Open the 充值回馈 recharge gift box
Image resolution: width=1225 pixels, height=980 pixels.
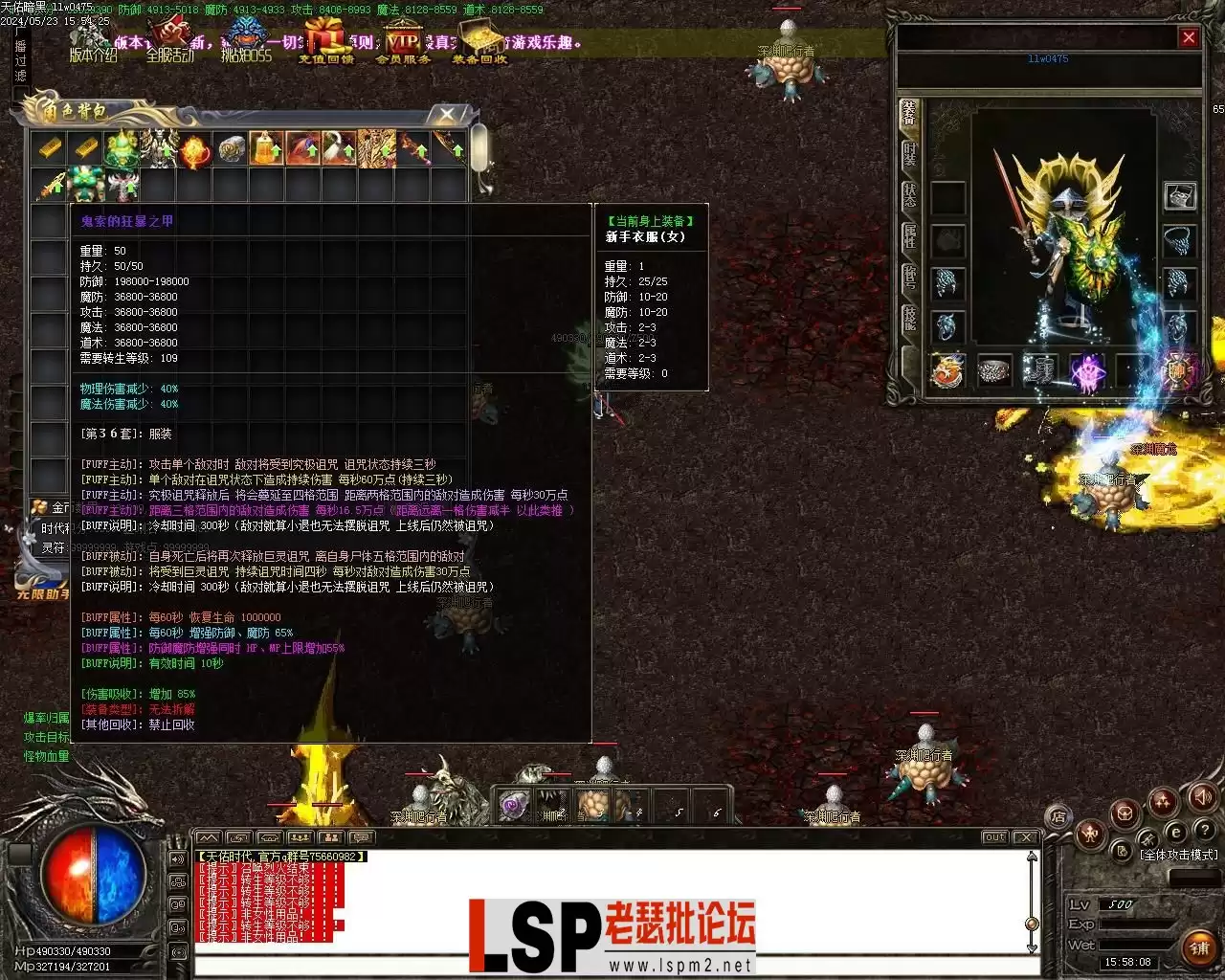click(x=325, y=45)
